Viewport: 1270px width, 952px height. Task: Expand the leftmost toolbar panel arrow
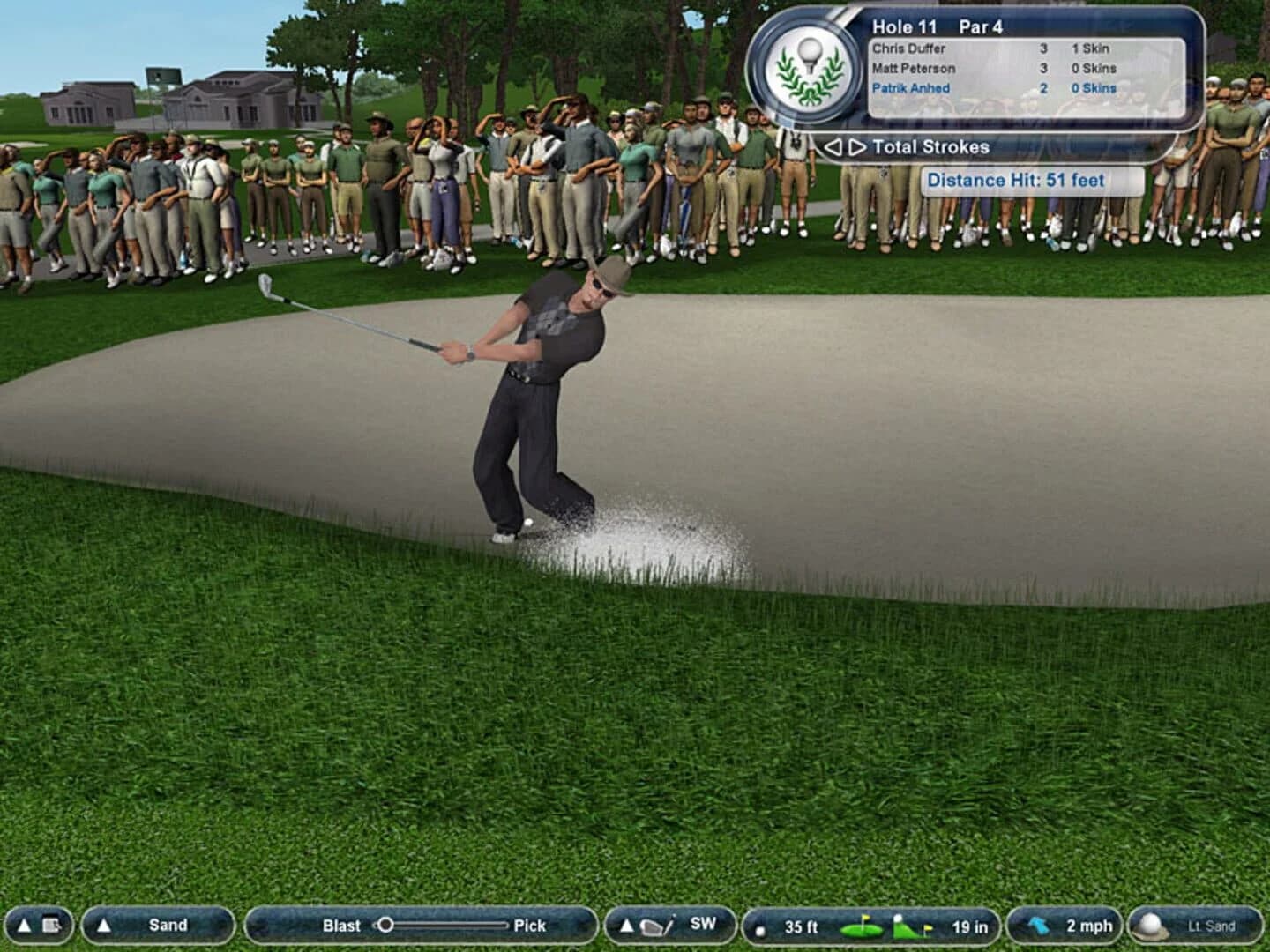[23, 926]
